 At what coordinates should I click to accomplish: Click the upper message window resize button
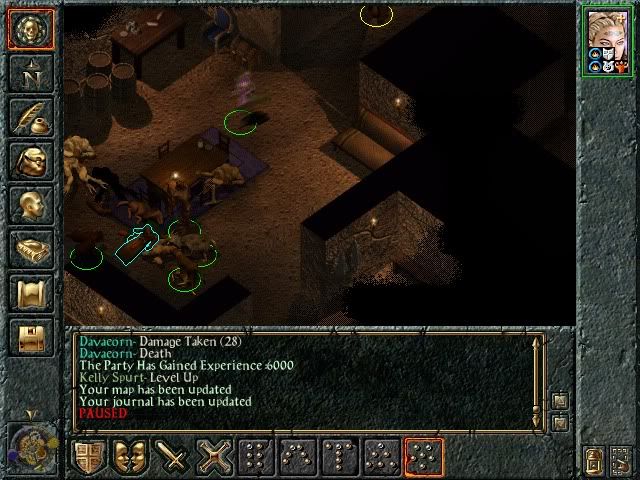coord(558,400)
